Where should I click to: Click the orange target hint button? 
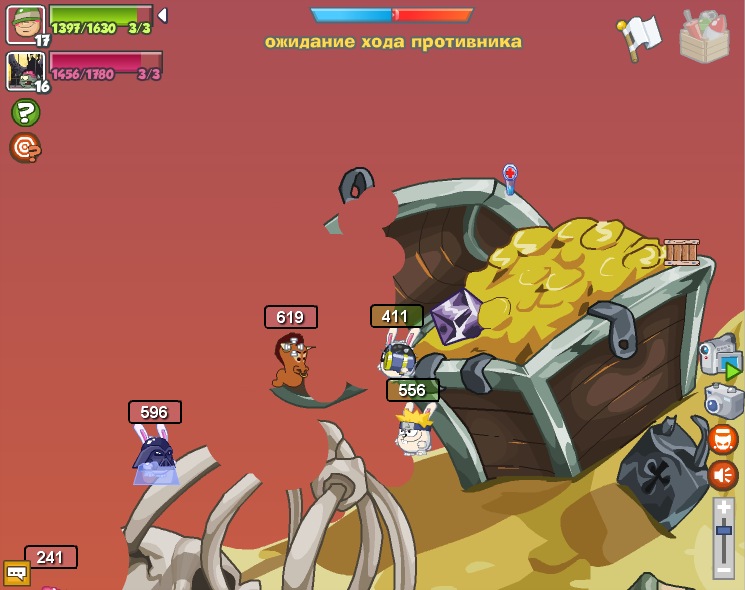pos(25,148)
